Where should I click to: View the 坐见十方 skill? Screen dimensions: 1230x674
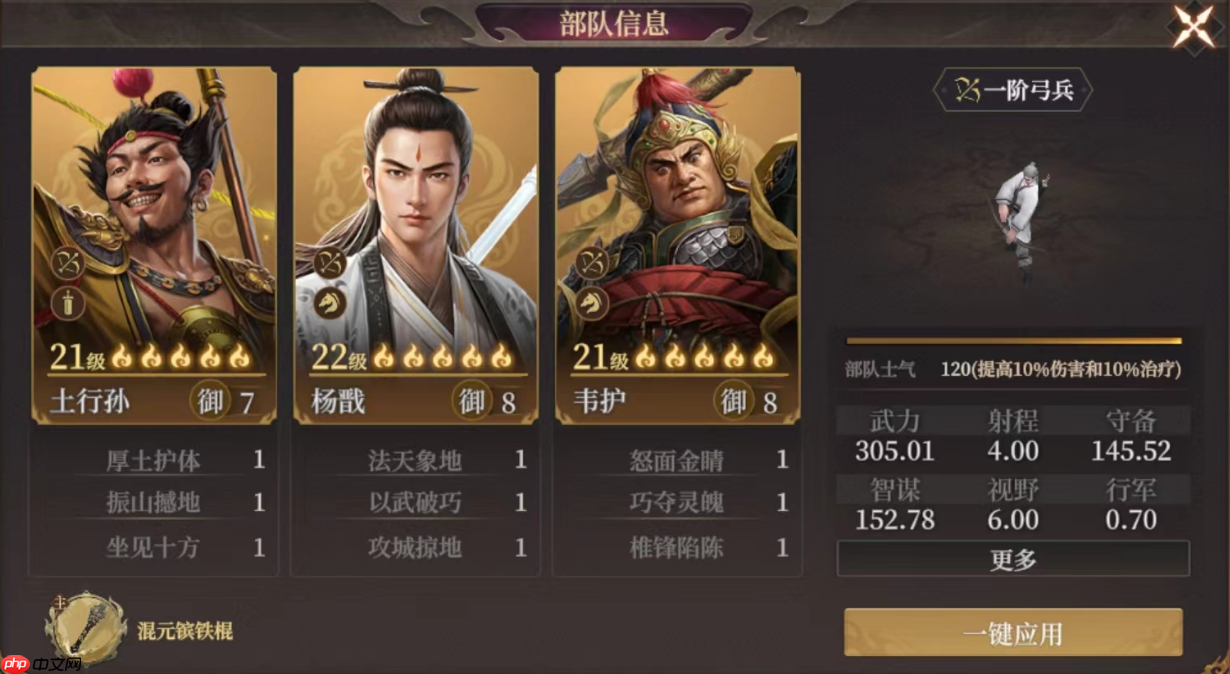pyautogui.click(x=153, y=547)
